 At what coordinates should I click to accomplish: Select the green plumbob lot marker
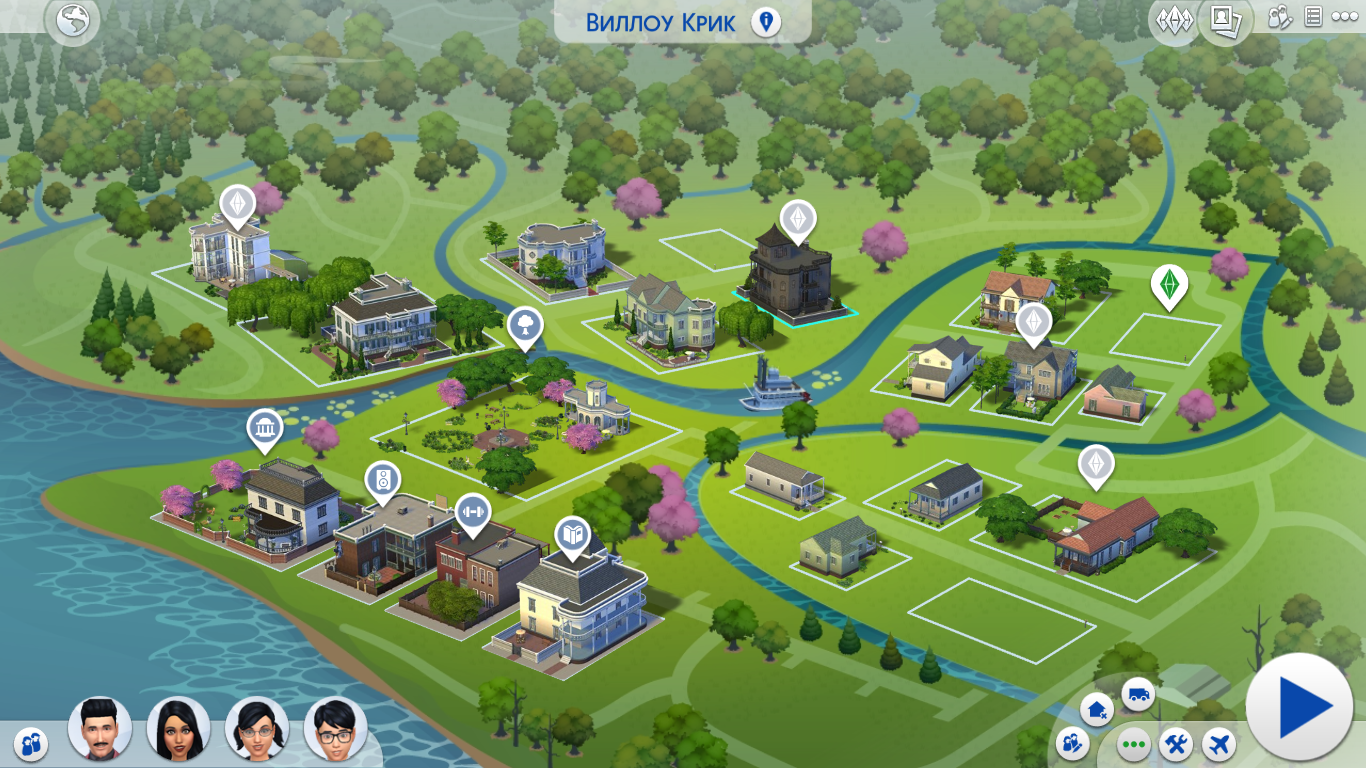1168,283
